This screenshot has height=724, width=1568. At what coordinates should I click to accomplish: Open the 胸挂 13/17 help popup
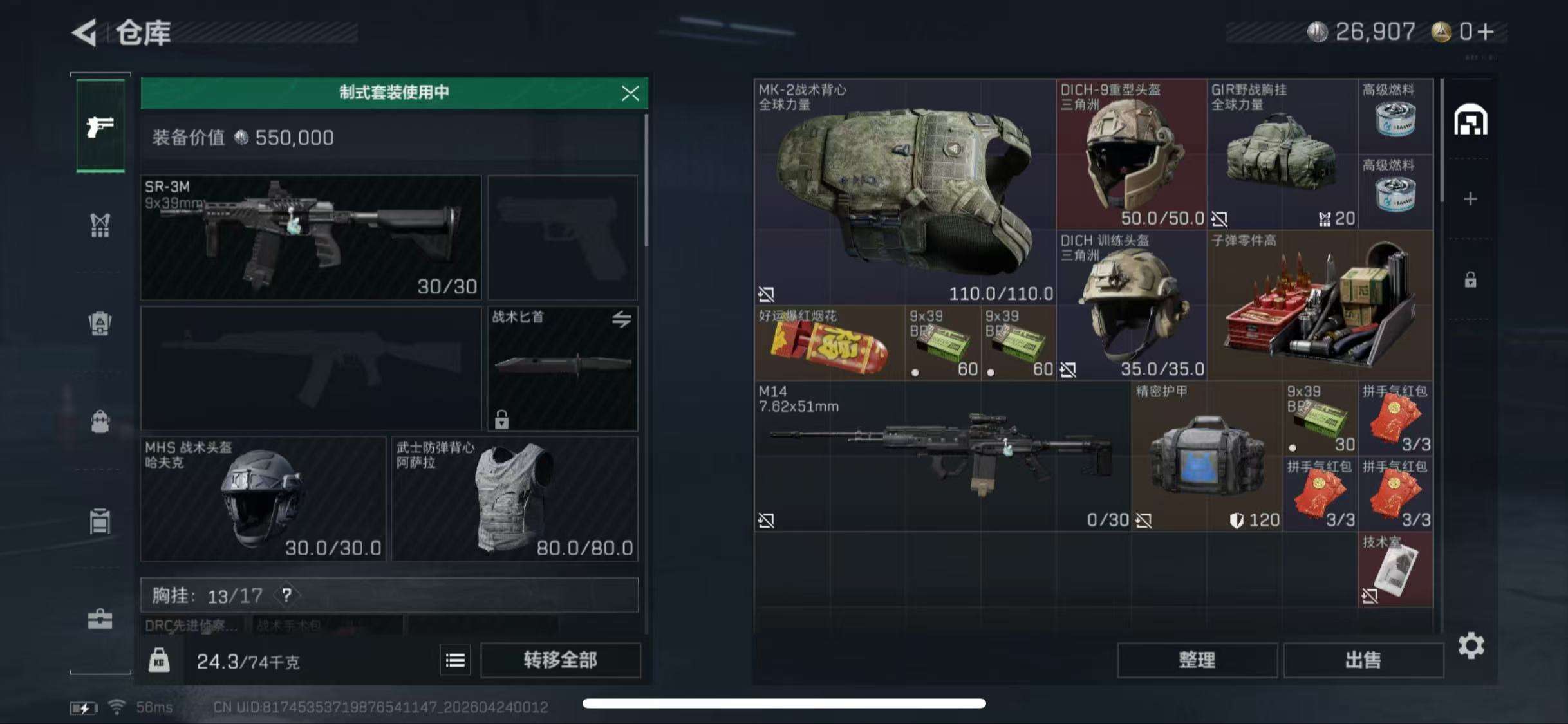tap(286, 595)
